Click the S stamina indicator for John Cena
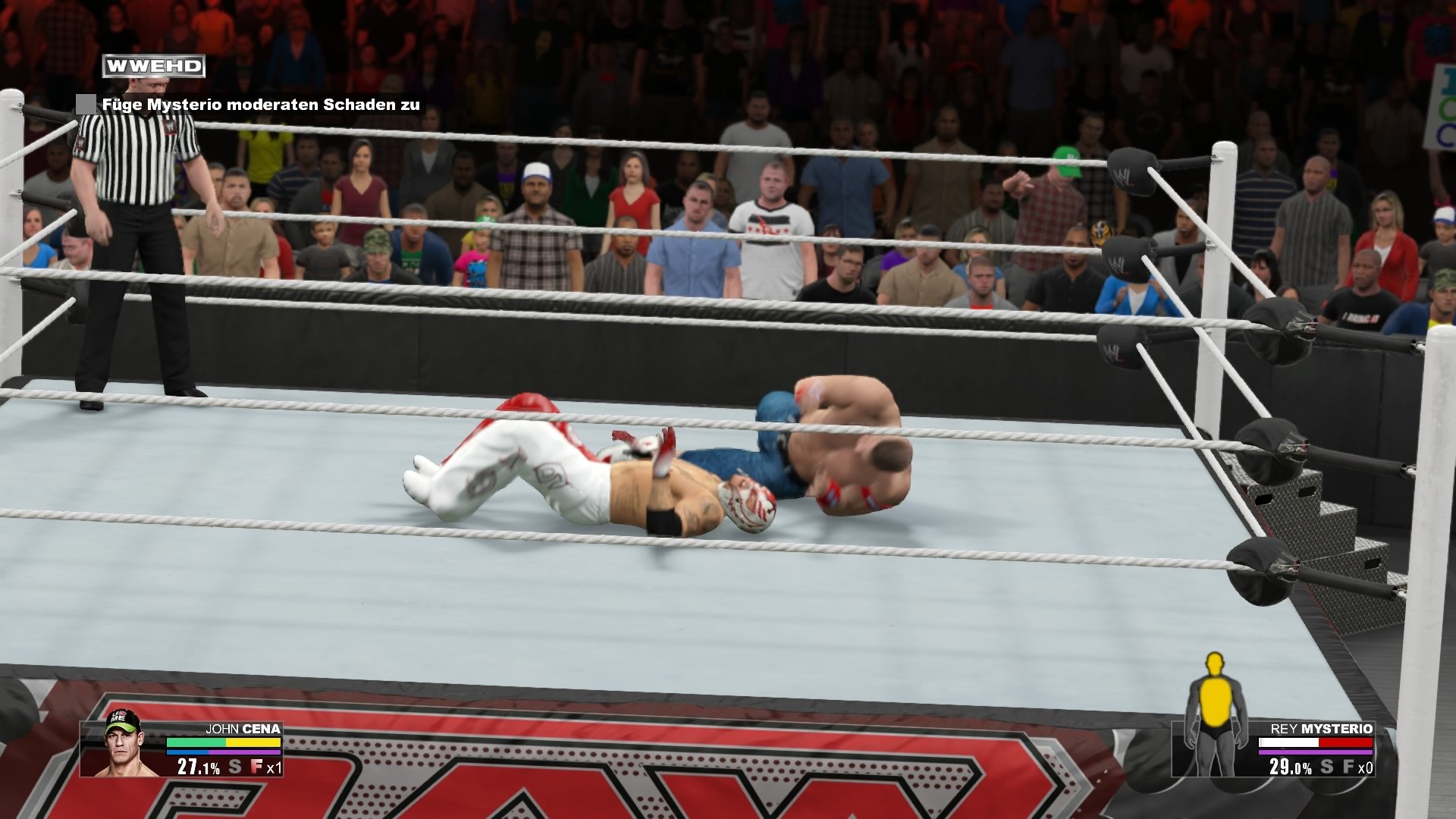 pos(234,767)
